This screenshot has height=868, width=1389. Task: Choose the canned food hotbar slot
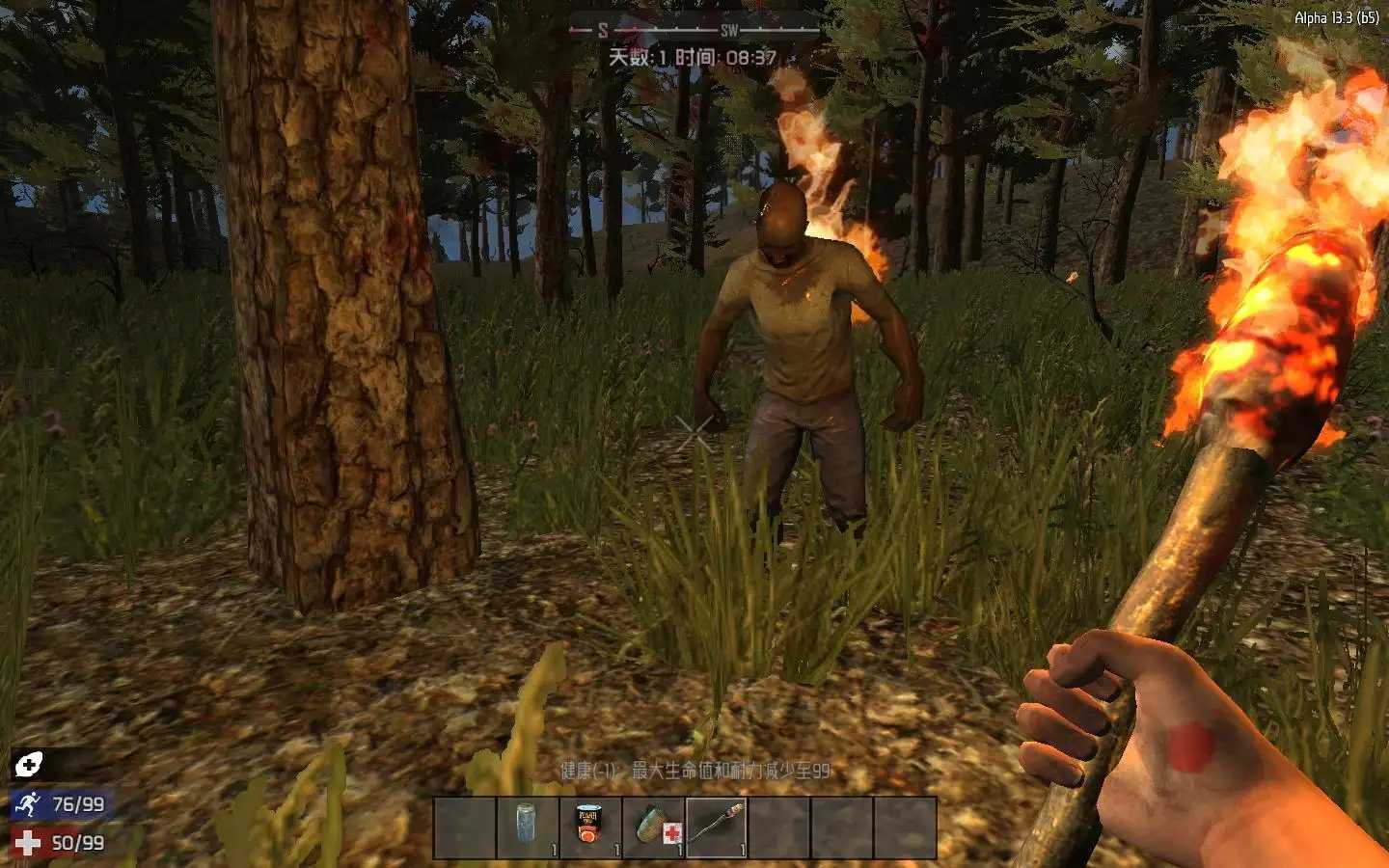click(589, 827)
